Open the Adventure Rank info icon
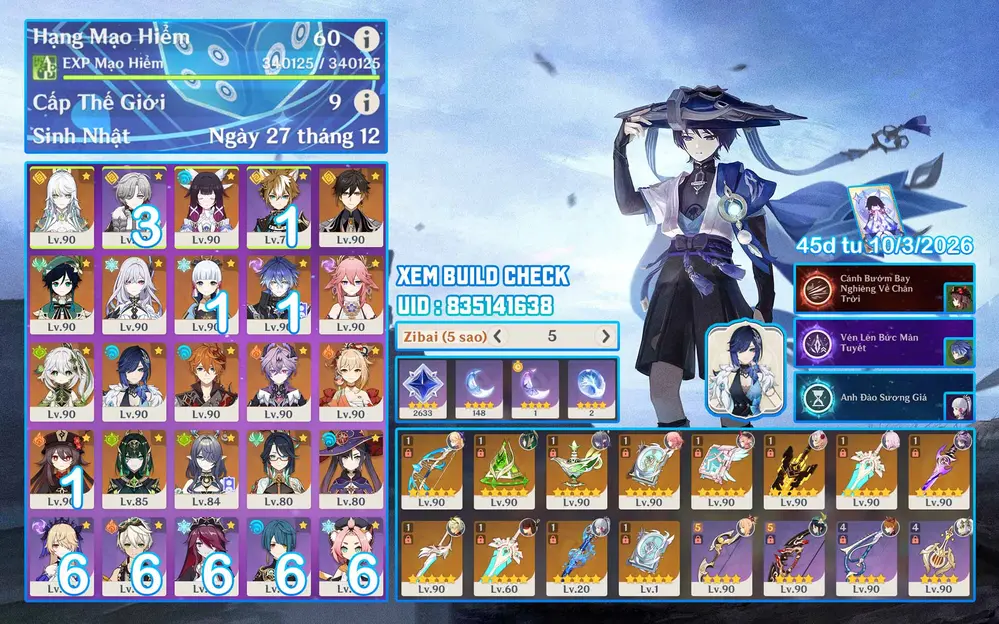 [x=367, y=40]
